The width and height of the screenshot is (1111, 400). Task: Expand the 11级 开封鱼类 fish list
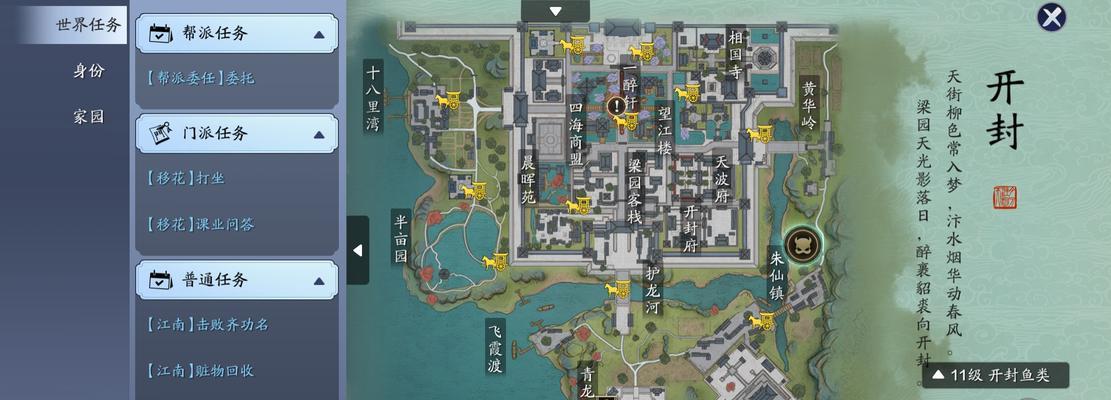click(996, 376)
